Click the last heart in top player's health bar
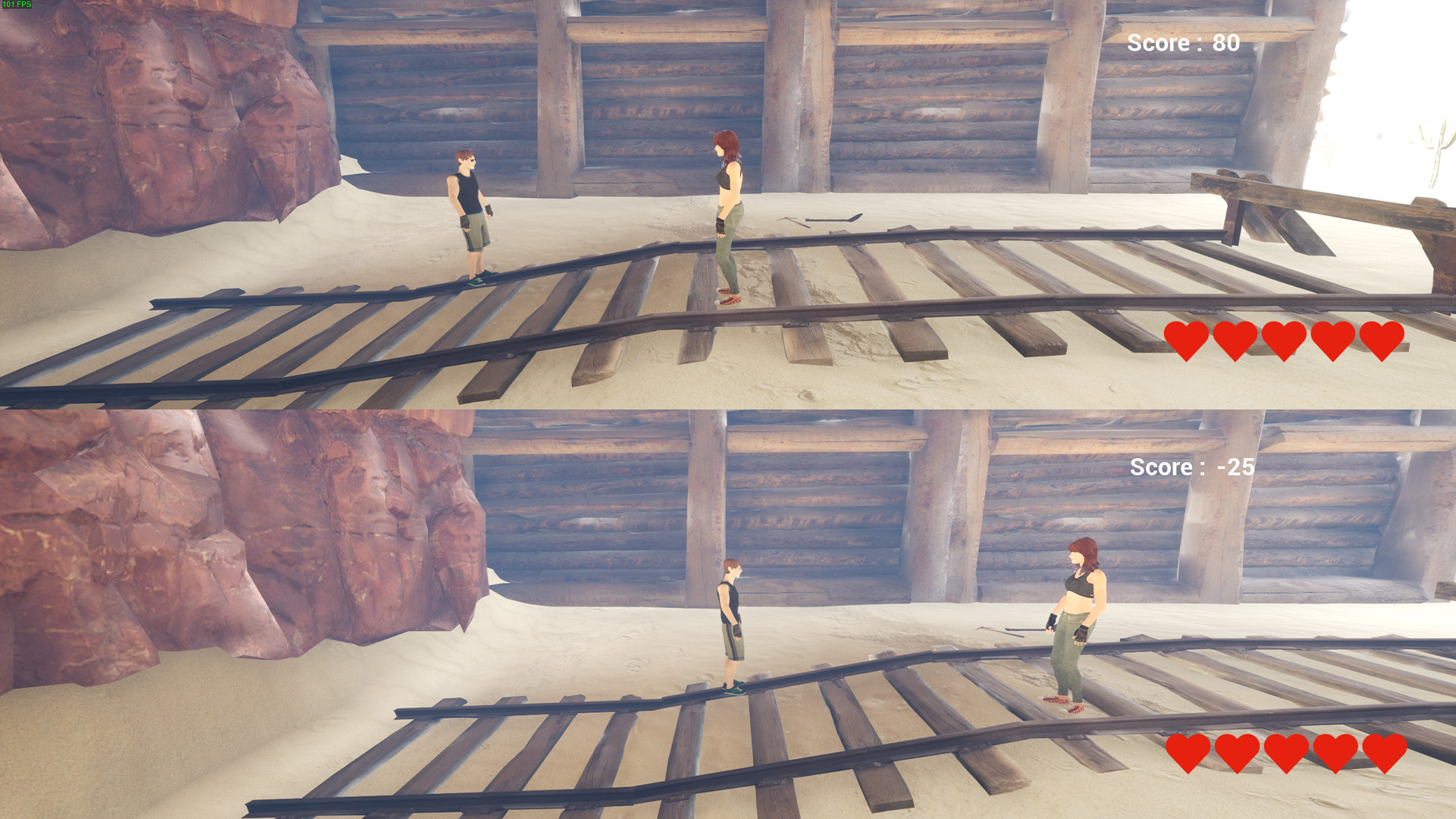Screen dimensions: 1456x819 (1382, 341)
